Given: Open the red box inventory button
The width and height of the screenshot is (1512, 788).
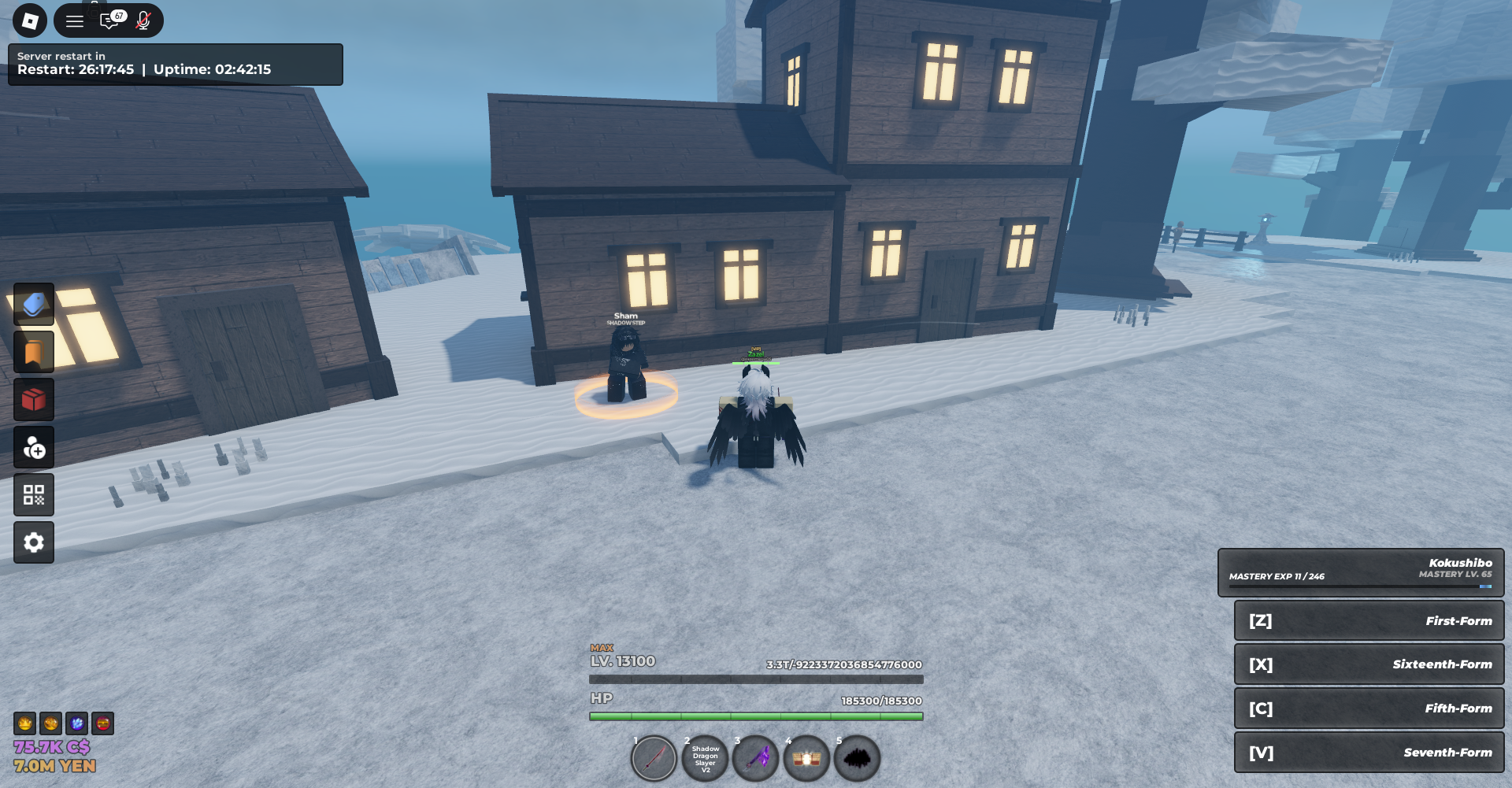Looking at the screenshot, I should [34, 400].
